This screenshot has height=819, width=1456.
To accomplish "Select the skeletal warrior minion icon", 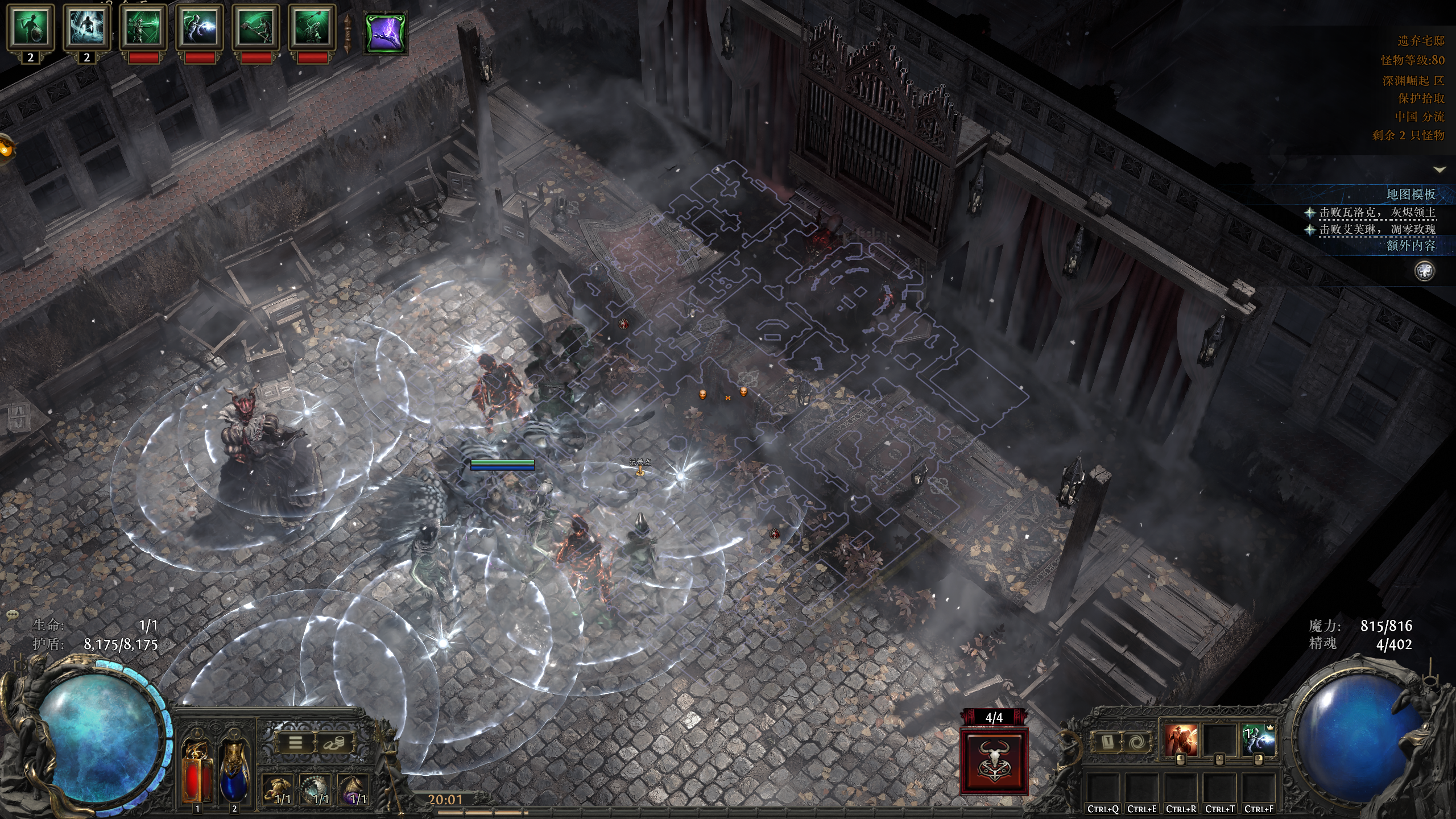I will click(30, 27).
